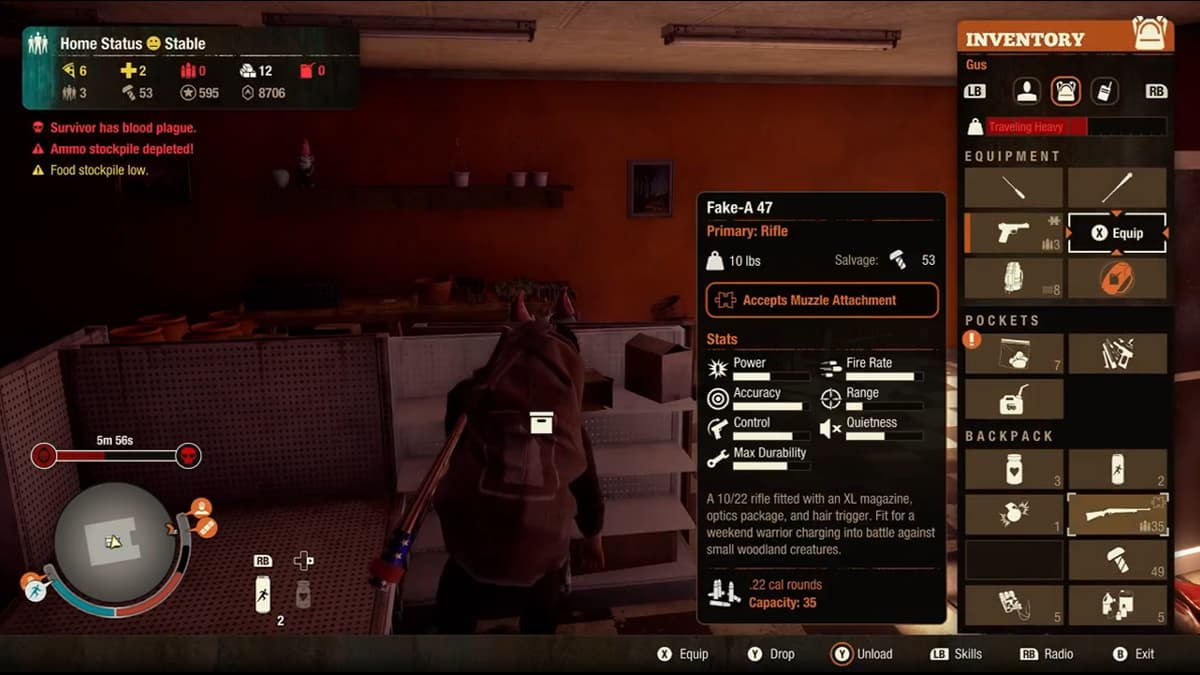Select the bottles and containers slot

(x=1117, y=605)
